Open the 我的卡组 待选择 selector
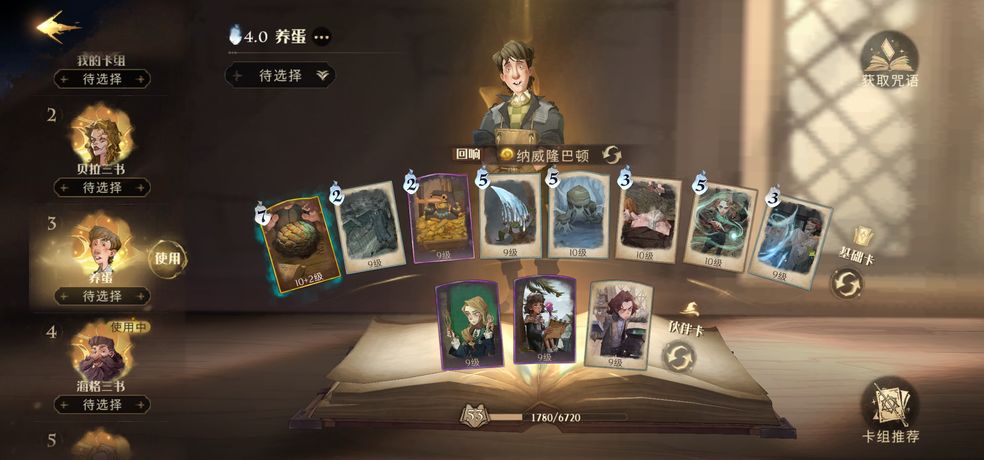Screen dimensions: 984x460 click(x=101, y=78)
